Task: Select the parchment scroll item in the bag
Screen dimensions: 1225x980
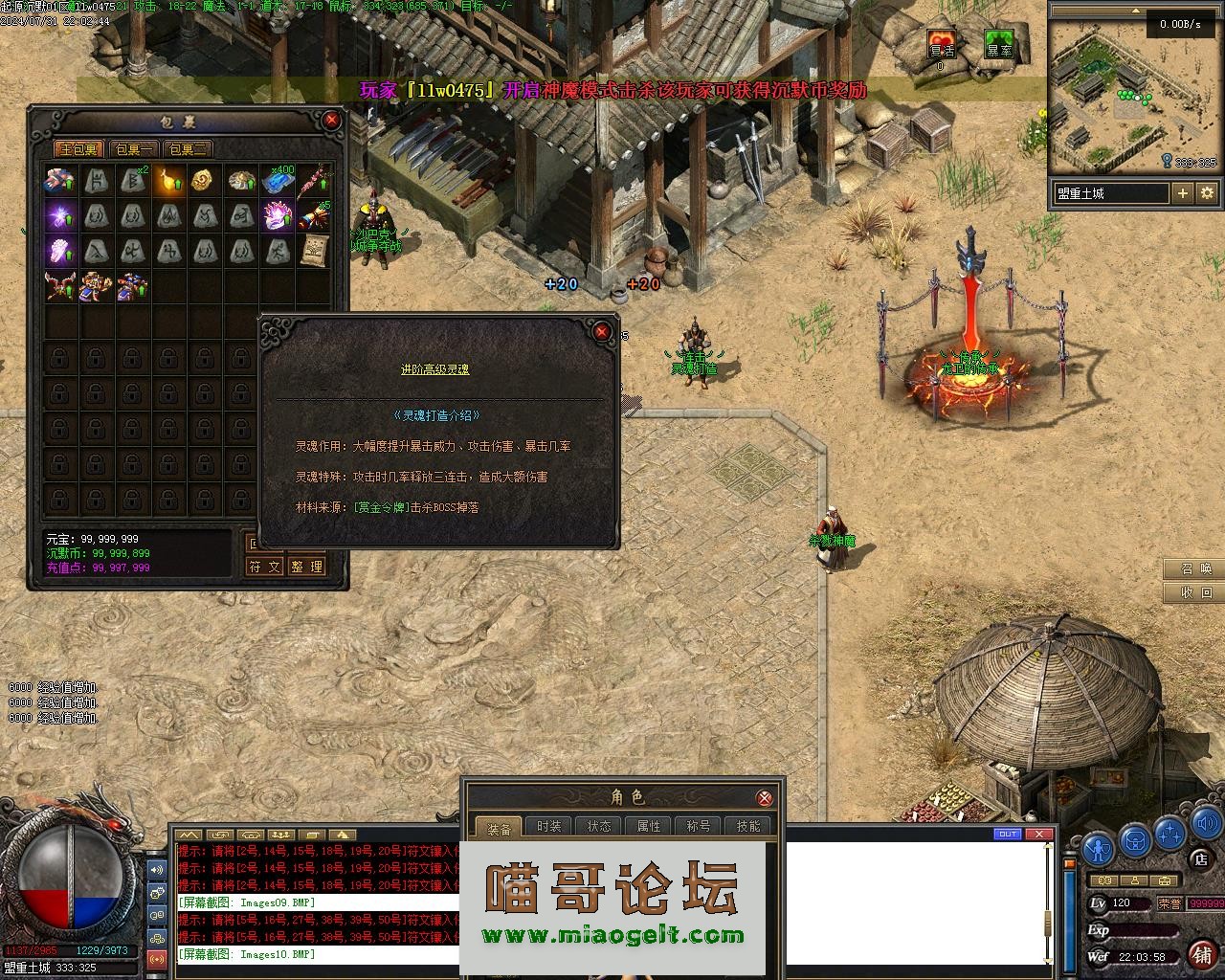Action: tap(314, 251)
